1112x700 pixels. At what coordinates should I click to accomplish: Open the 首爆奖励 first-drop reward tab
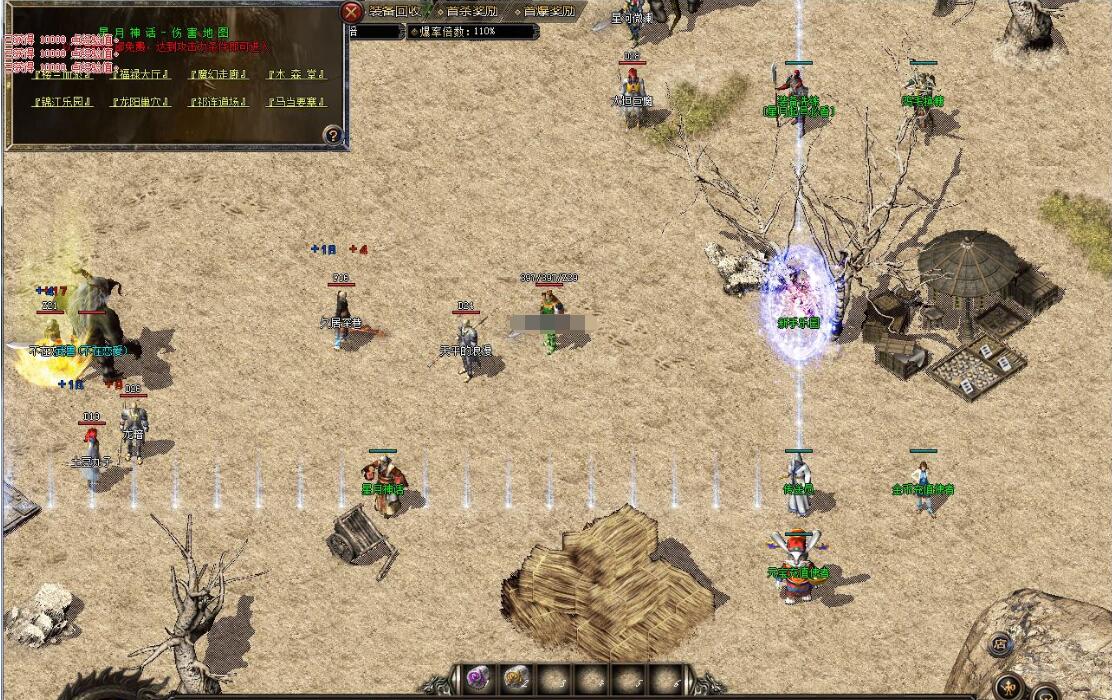pyautogui.click(x=549, y=11)
